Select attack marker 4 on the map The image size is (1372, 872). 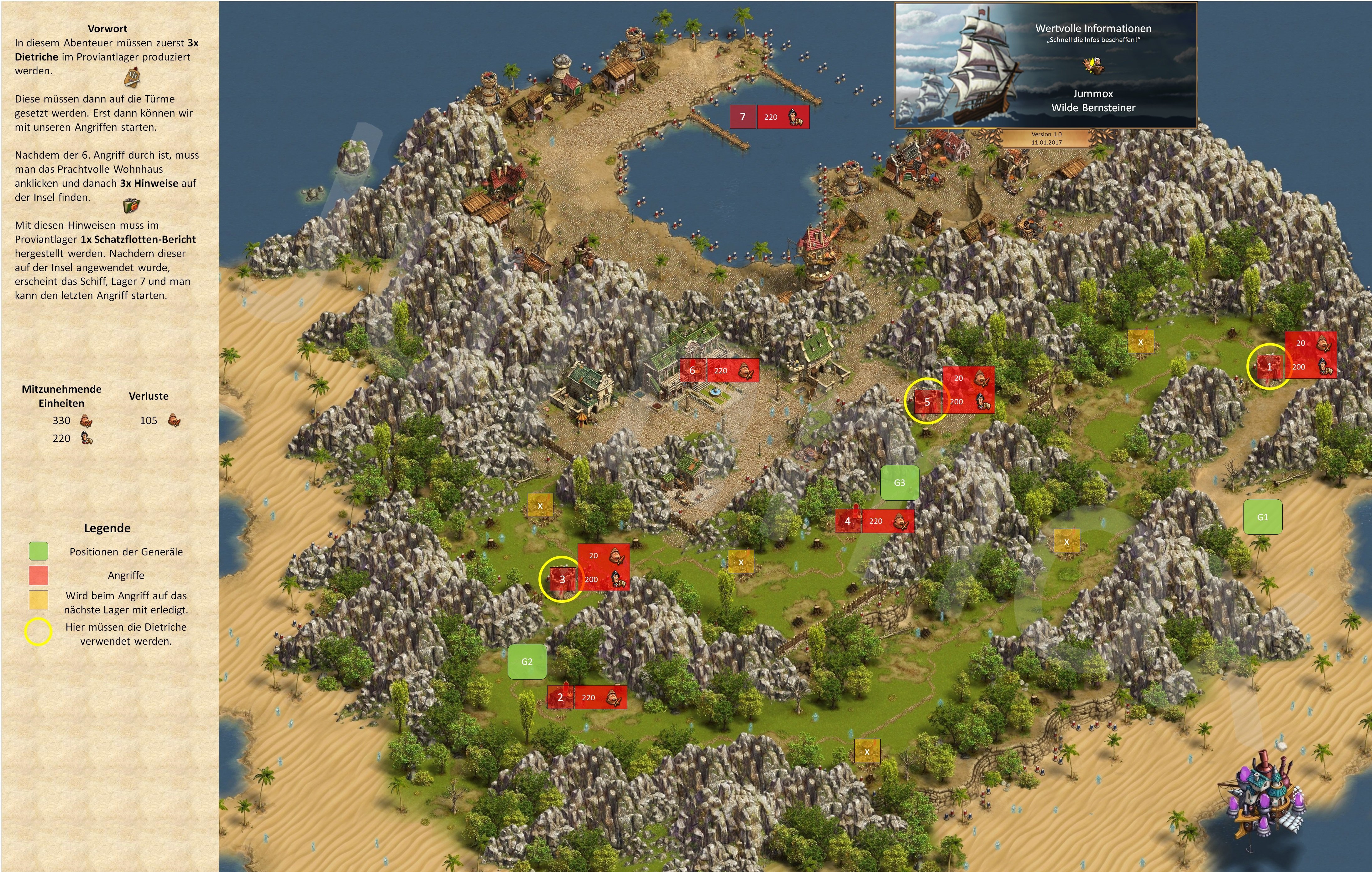tap(847, 521)
